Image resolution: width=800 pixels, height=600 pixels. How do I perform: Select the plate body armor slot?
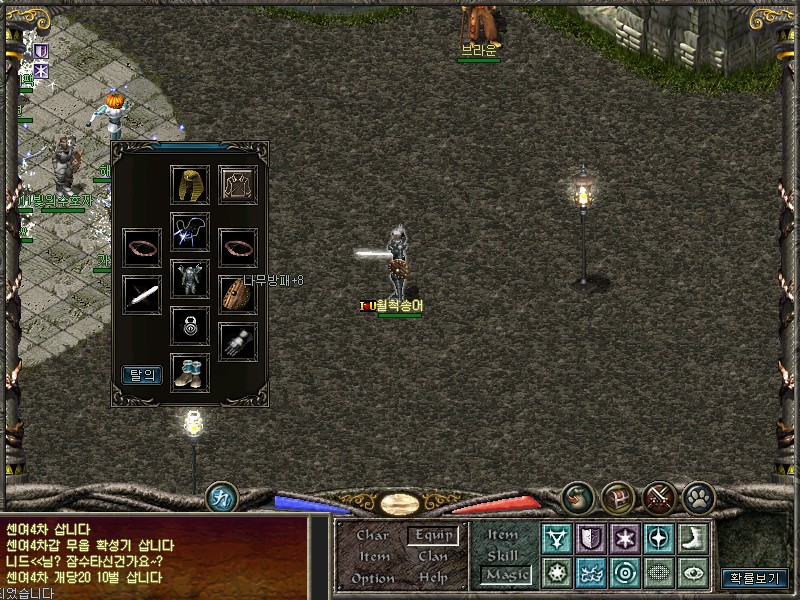(x=189, y=278)
